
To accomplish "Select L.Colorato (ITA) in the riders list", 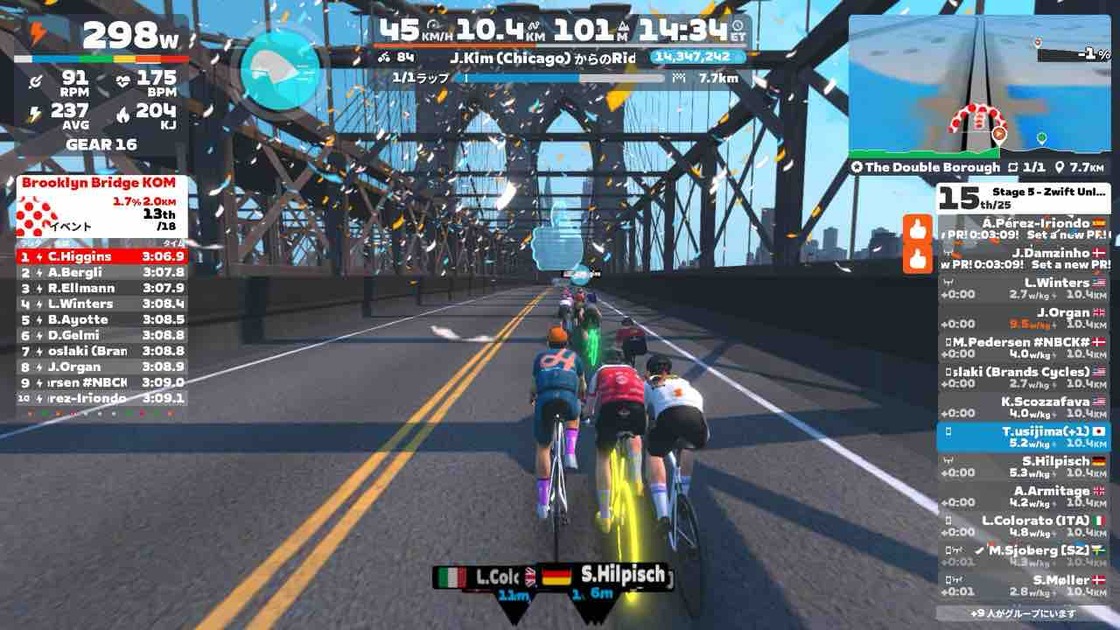I will pyautogui.click(x=1024, y=526).
